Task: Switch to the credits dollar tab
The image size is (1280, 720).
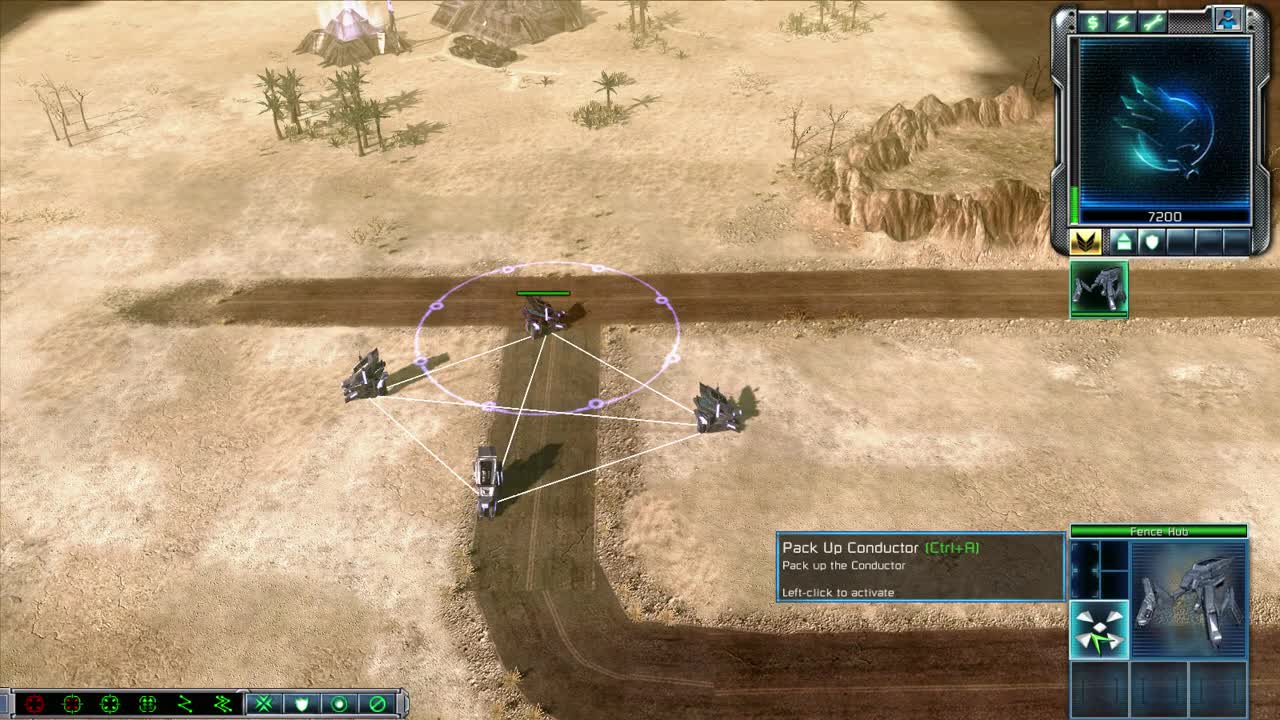Action: coord(1092,20)
